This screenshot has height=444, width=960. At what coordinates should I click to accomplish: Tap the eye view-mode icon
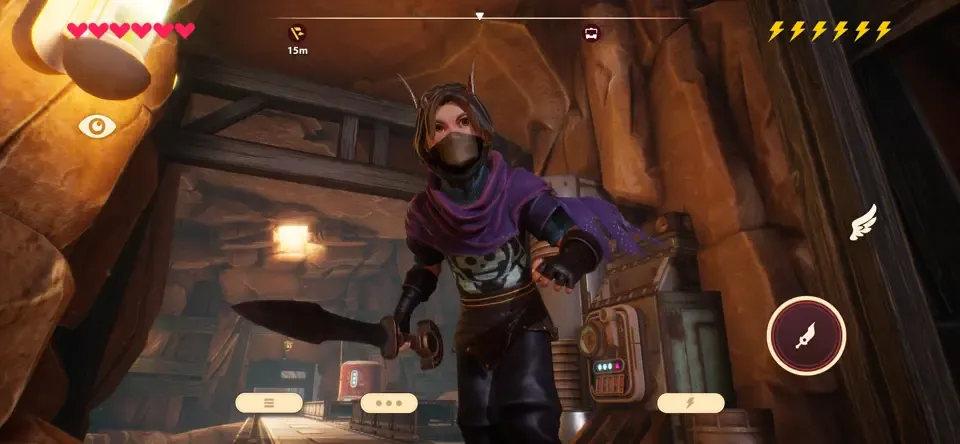[97, 126]
